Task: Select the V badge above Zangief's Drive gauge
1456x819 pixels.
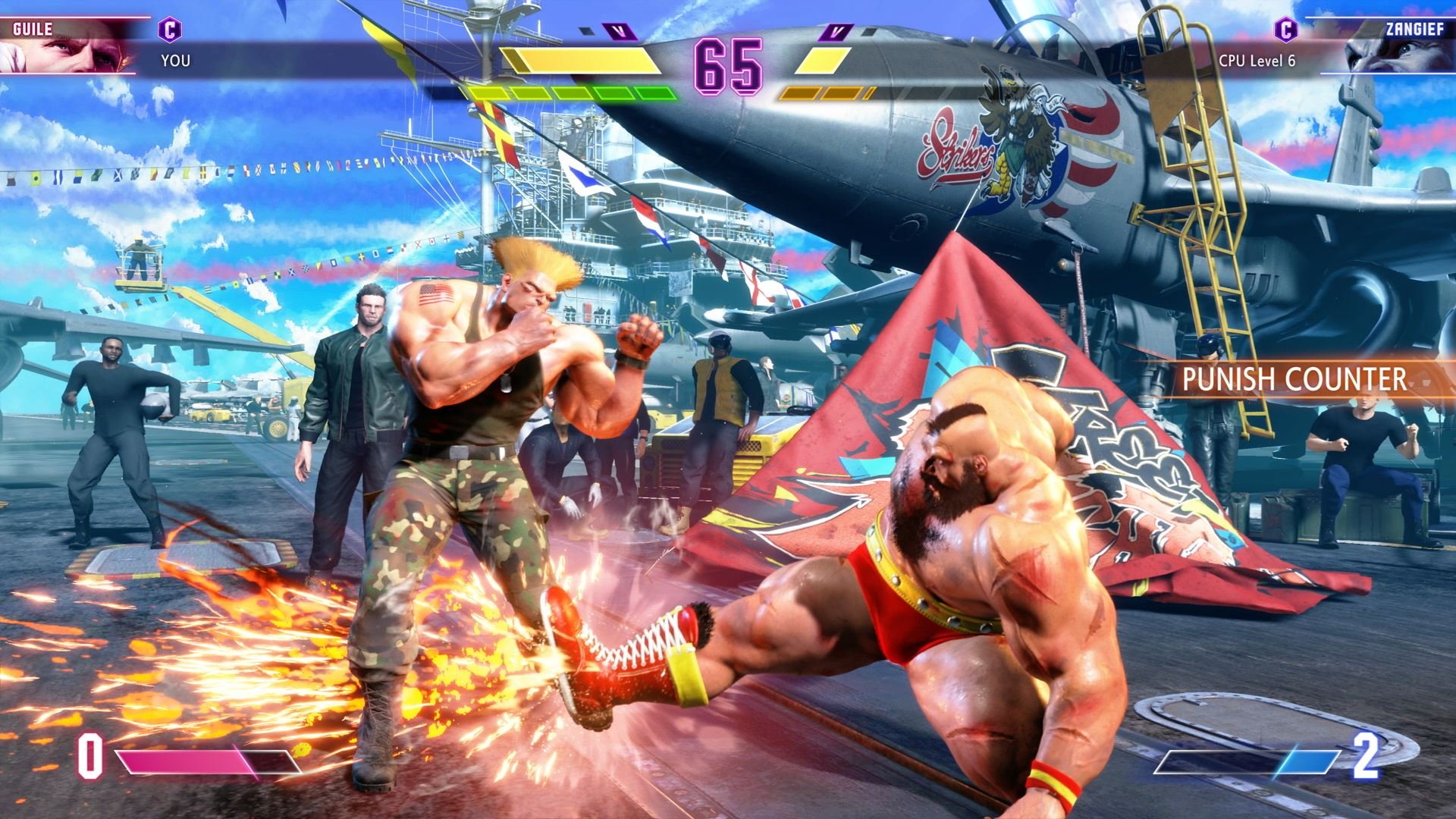Action: click(837, 33)
